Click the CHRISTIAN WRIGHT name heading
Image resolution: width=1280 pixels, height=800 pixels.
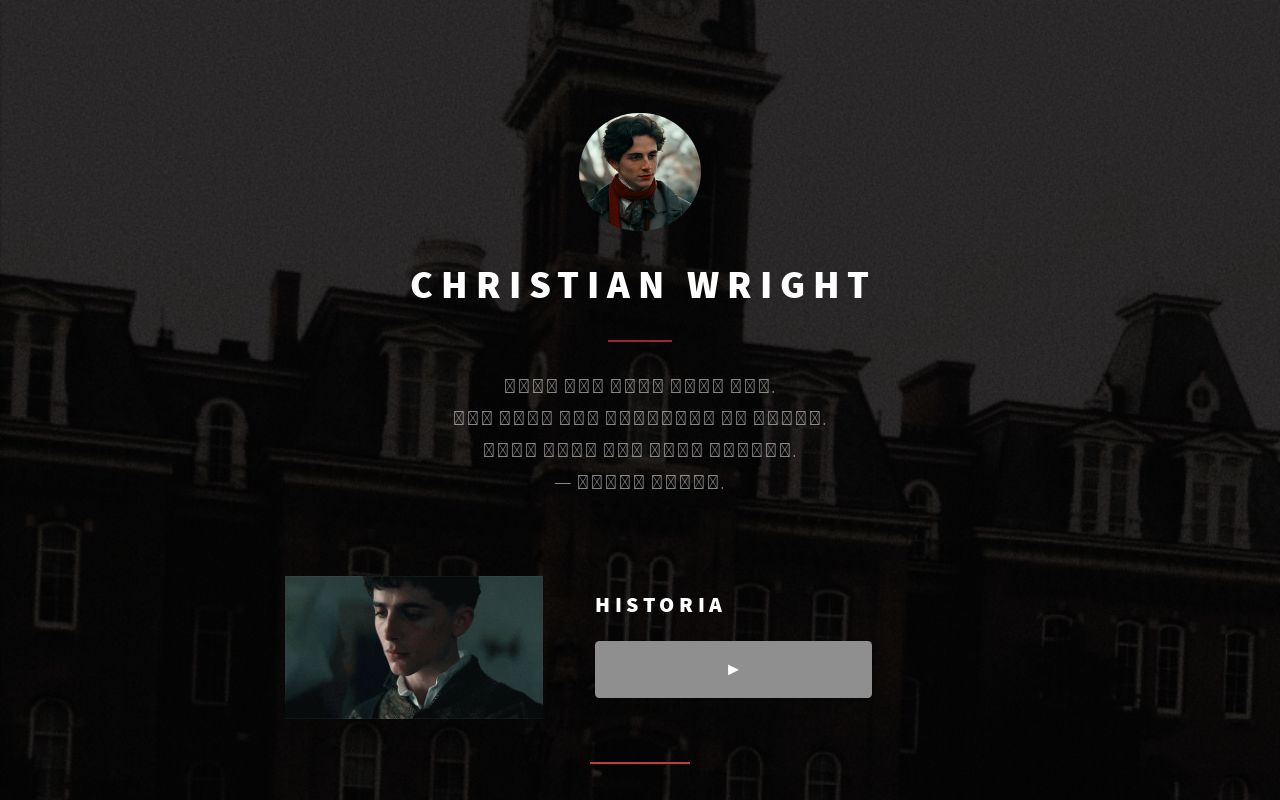tap(640, 284)
